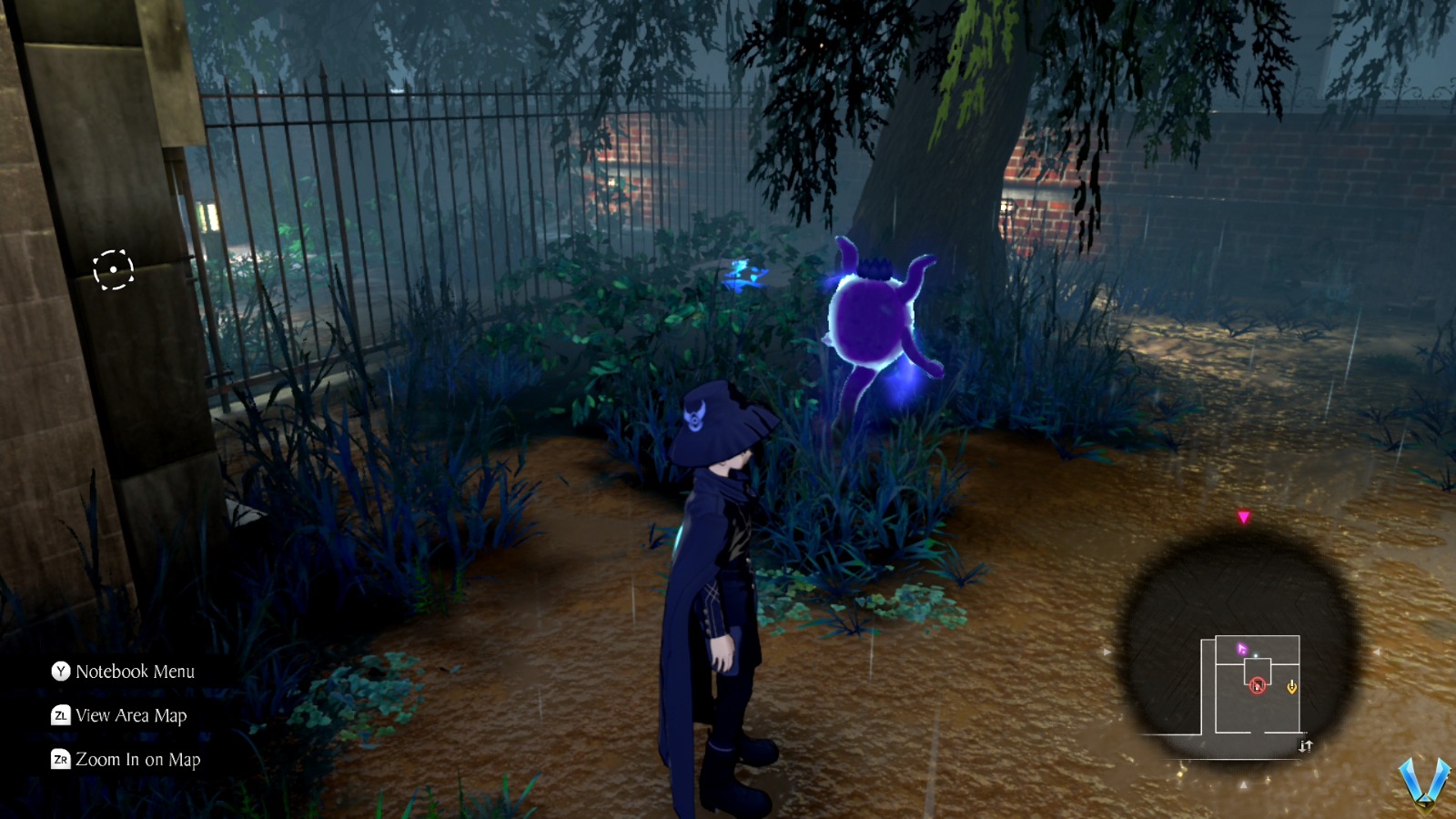Click the pink player cursor arrow on the minimap

[1242, 648]
